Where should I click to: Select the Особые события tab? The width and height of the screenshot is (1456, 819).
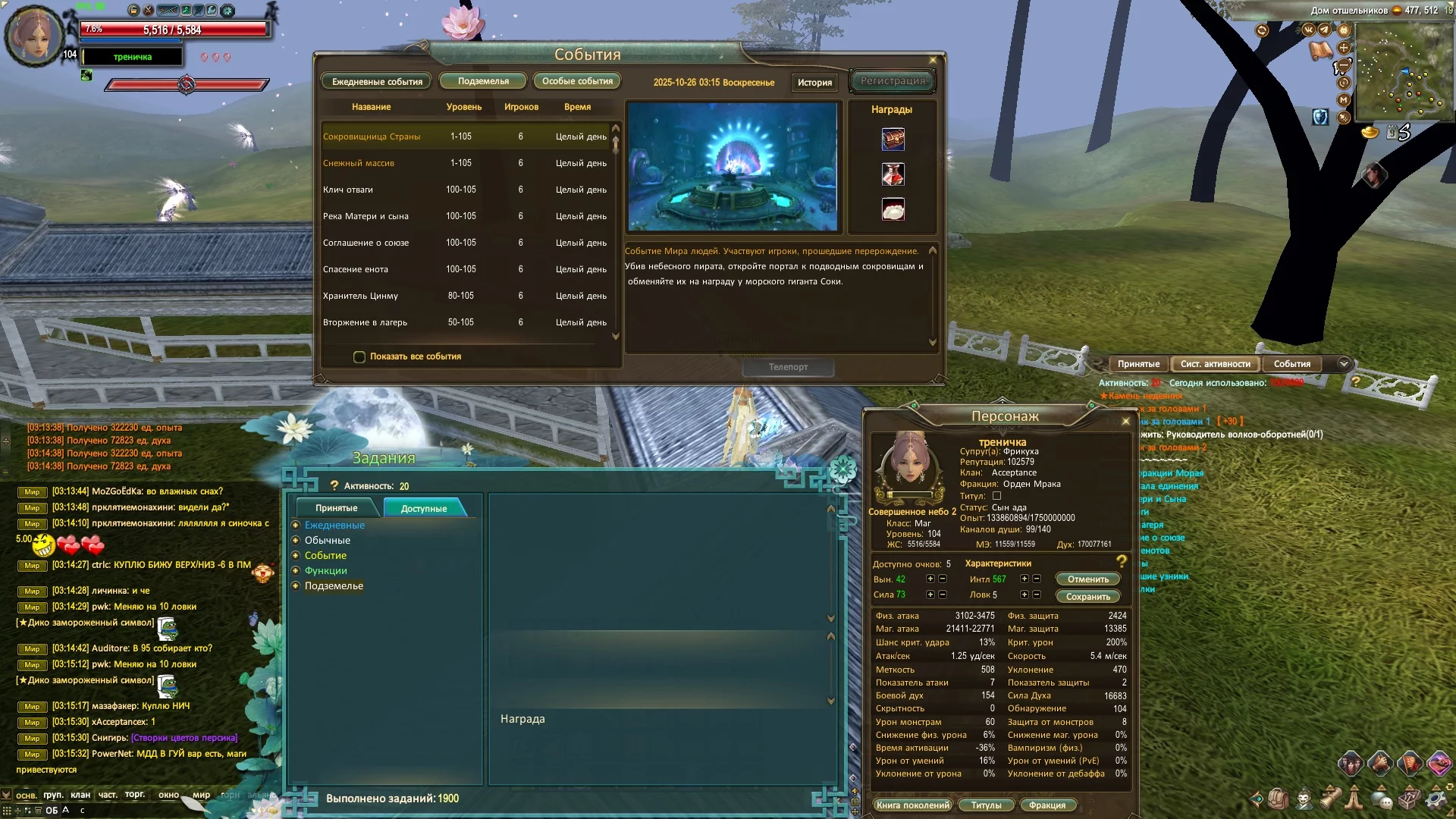(577, 81)
